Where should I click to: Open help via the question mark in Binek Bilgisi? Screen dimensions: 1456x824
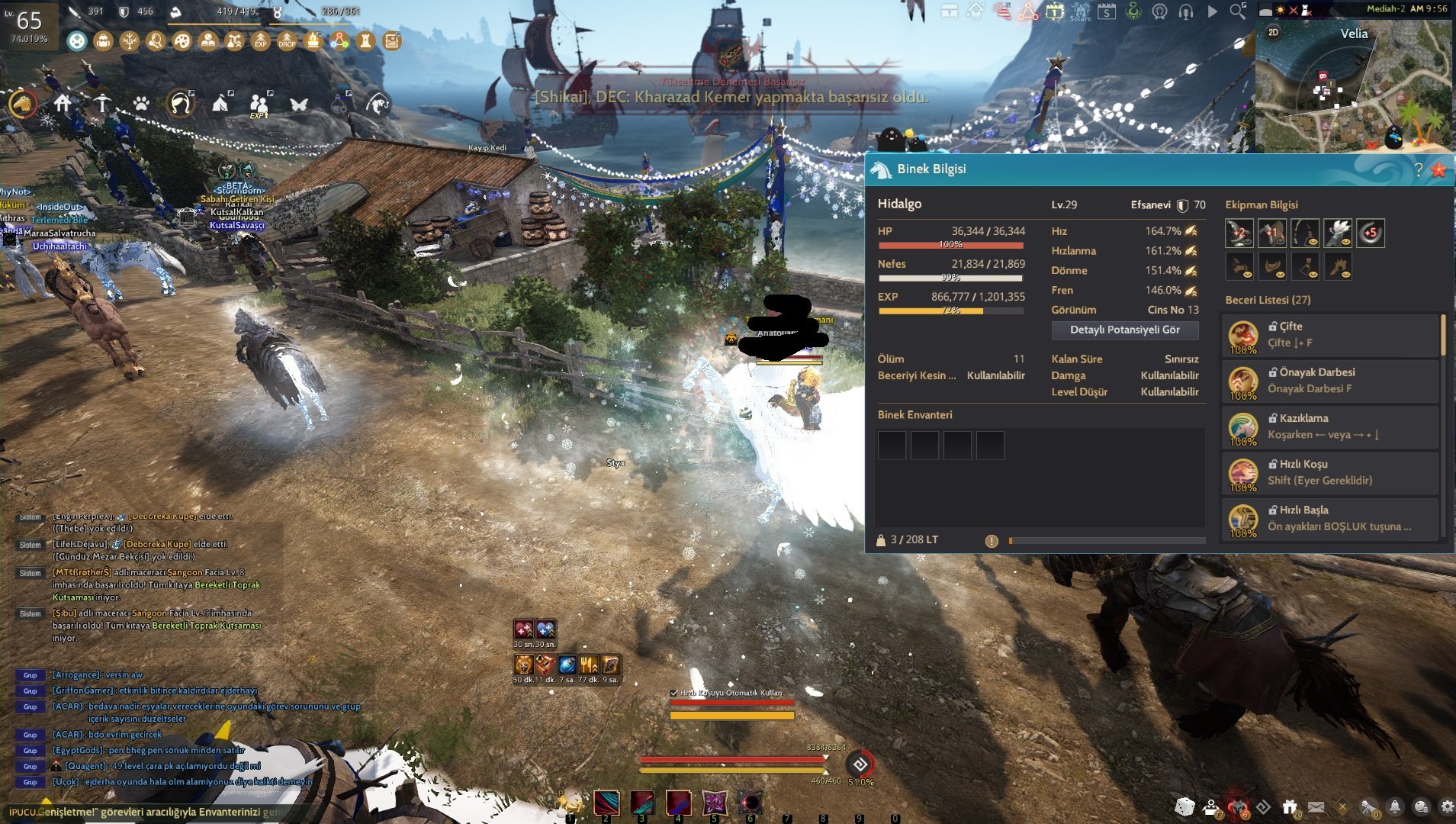(1419, 170)
